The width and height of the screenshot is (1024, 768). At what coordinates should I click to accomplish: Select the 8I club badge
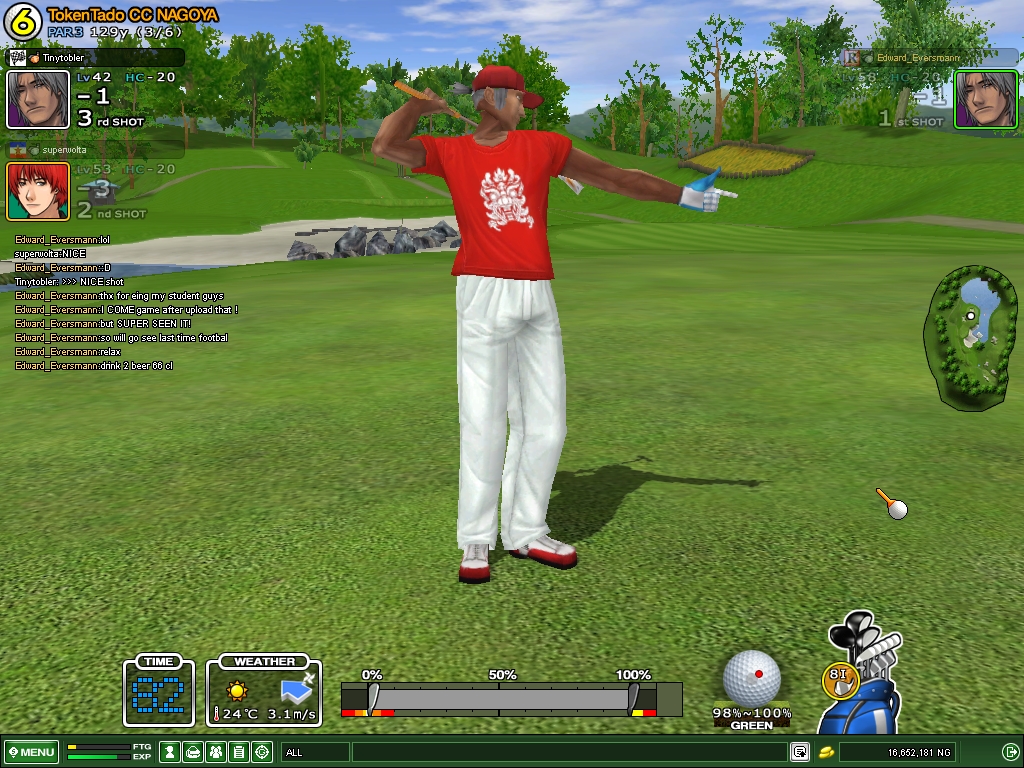[840, 679]
